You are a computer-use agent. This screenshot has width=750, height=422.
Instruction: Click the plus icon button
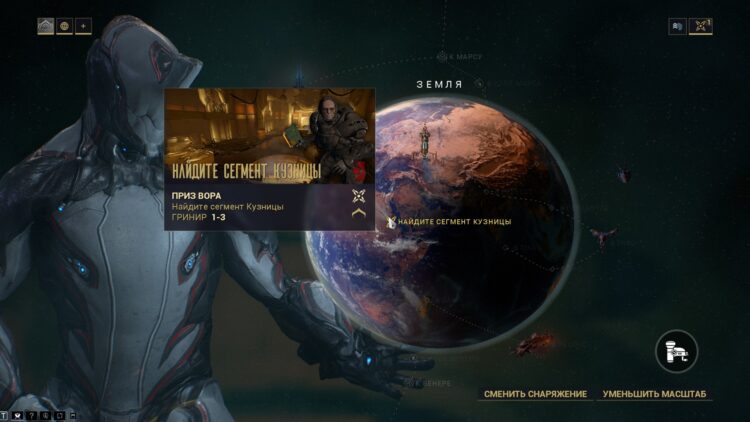[83, 26]
